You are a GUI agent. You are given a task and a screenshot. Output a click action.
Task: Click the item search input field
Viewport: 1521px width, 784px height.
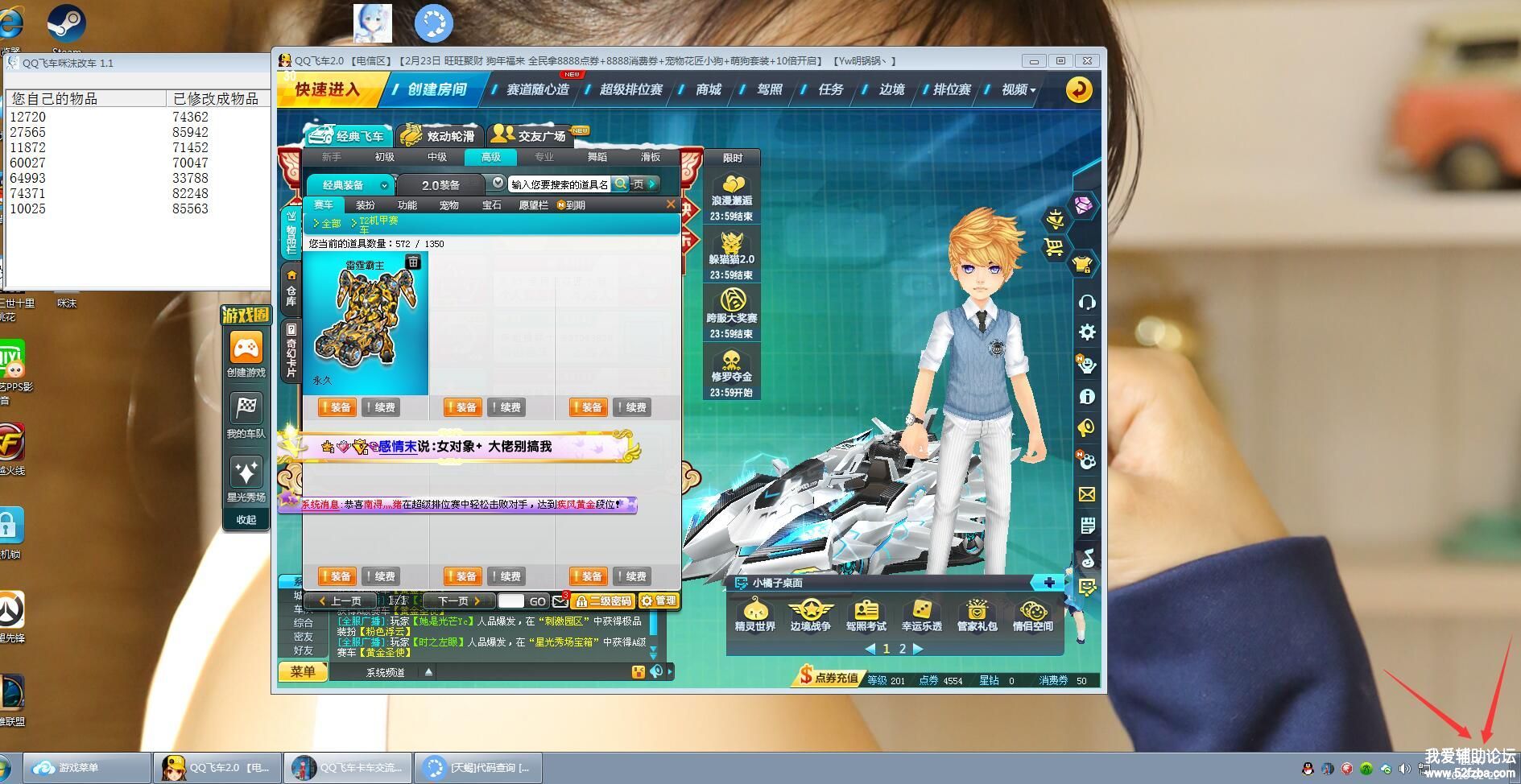[560, 184]
